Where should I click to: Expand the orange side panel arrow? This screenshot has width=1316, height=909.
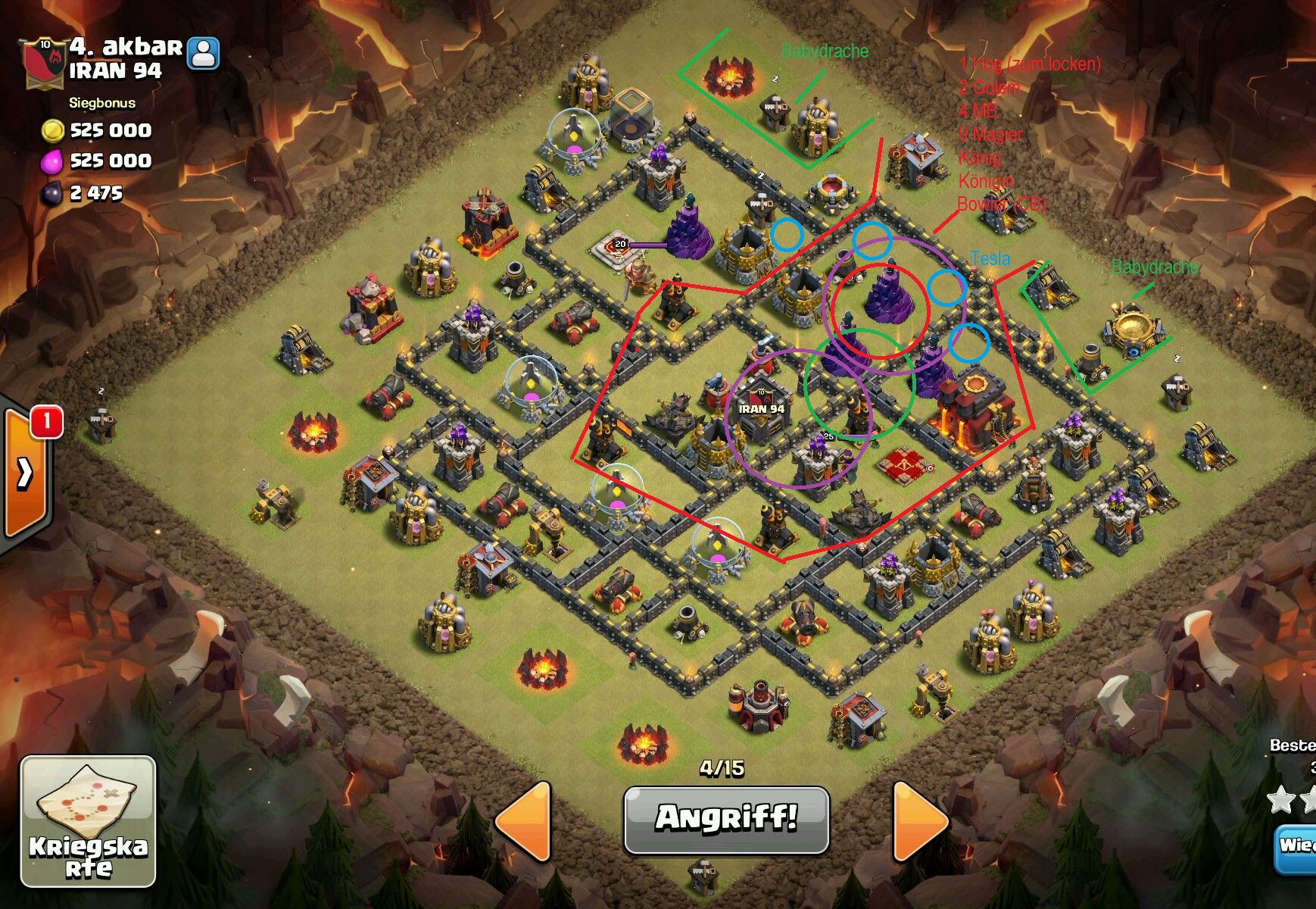tap(25, 473)
